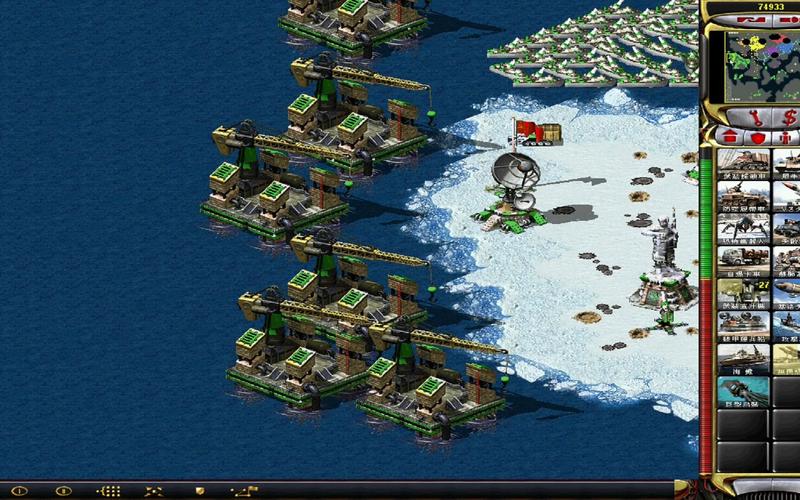Activate the select-same-type dotted grid command
800x500 pixels.
109,491
